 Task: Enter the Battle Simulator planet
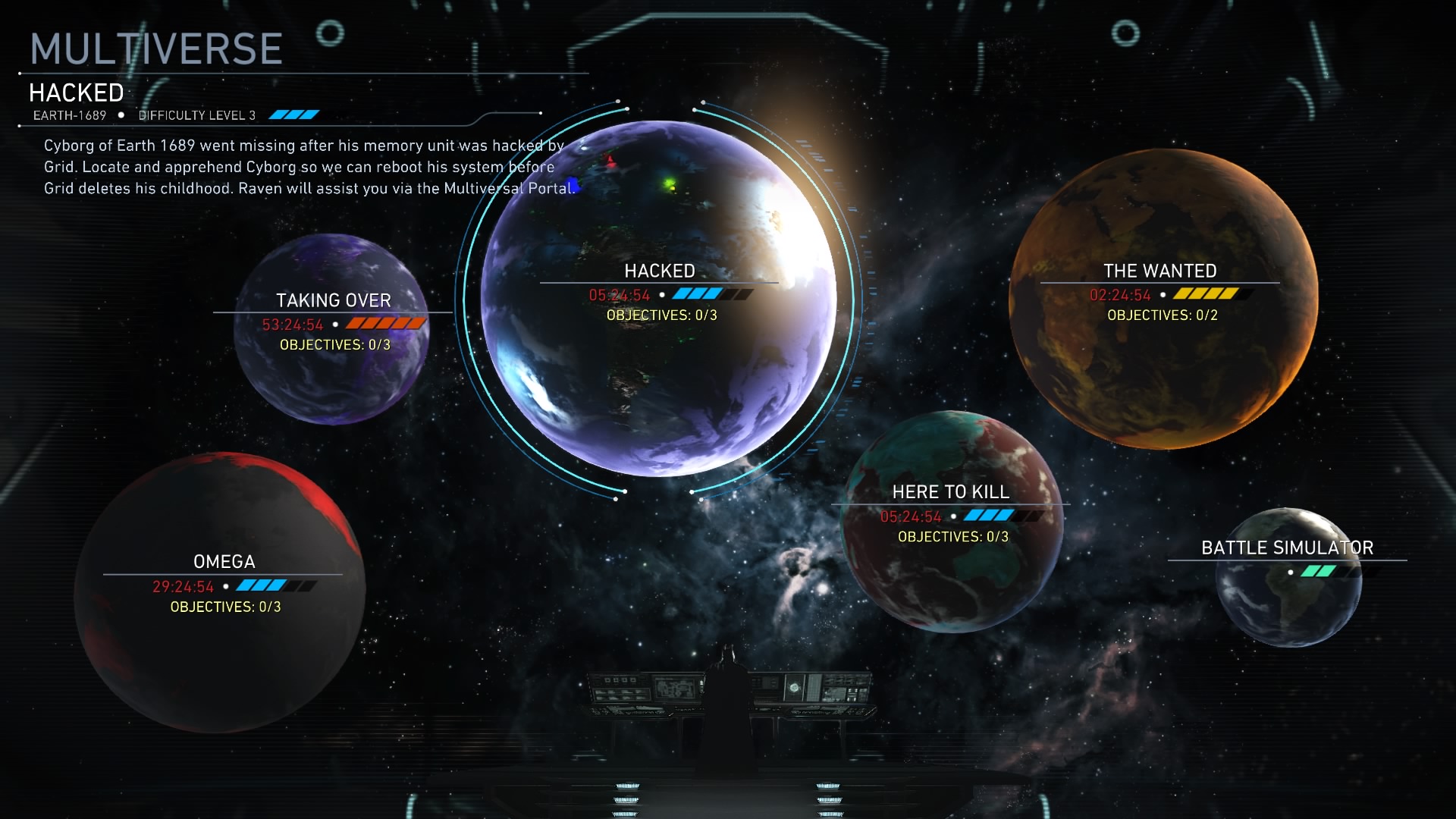[1288, 578]
